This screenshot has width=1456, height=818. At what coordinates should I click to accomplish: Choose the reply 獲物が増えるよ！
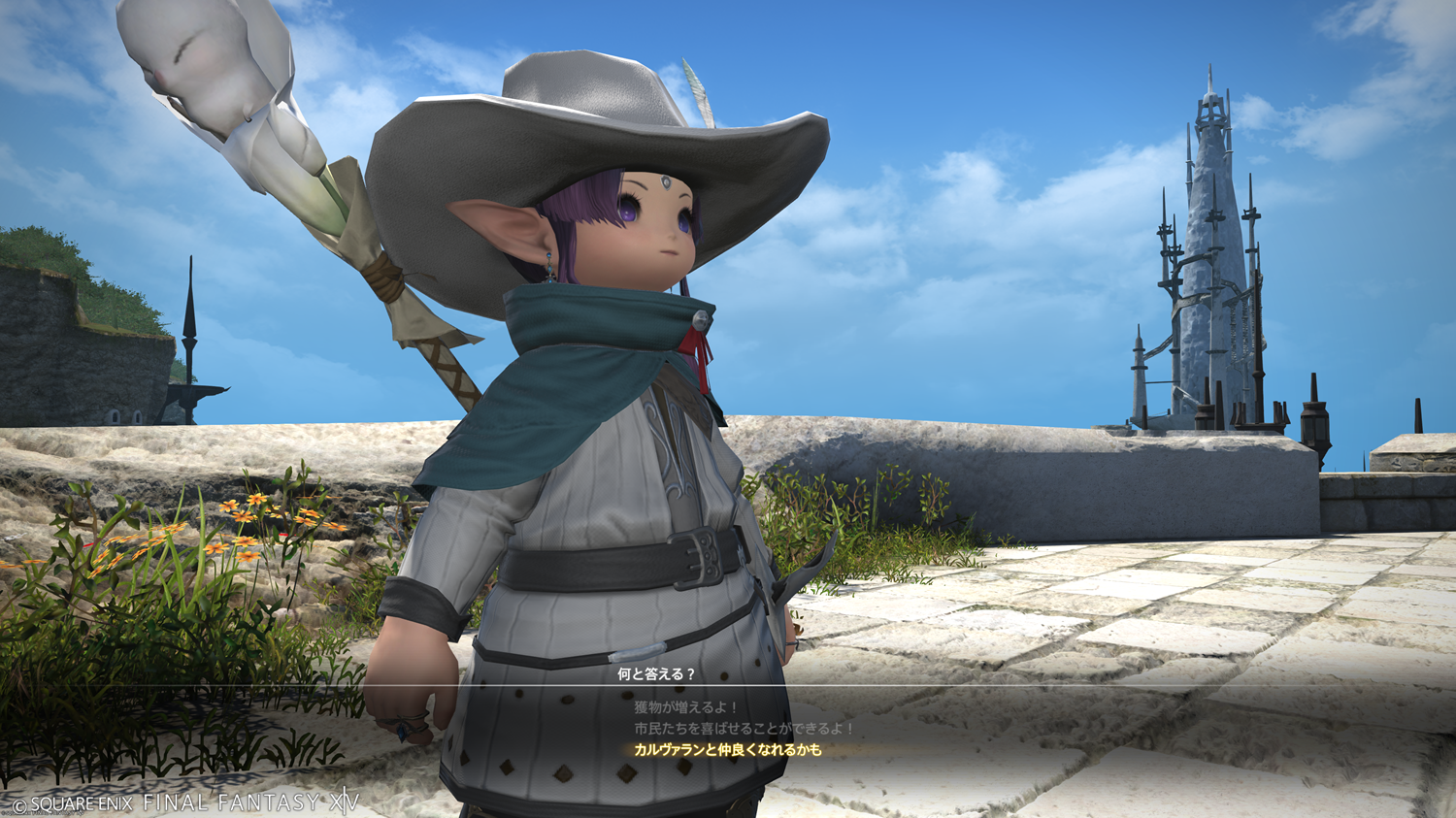coord(686,707)
